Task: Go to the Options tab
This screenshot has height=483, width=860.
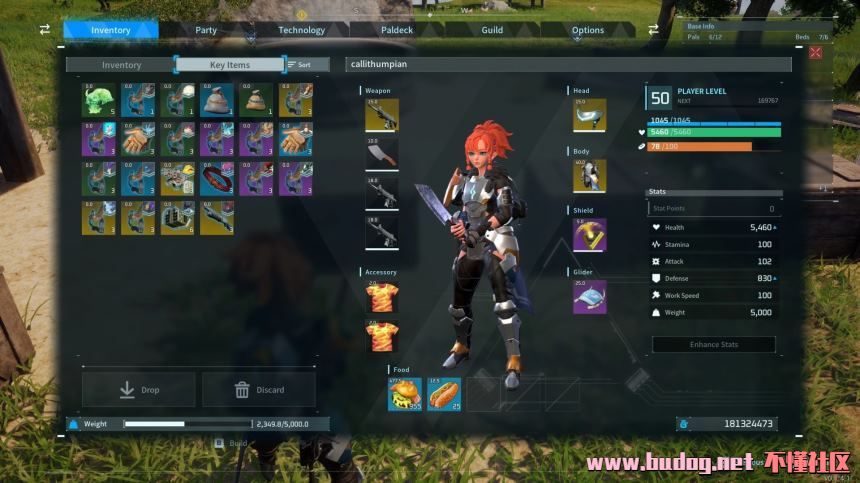Action: pyautogui.click(x=588, y=30)
